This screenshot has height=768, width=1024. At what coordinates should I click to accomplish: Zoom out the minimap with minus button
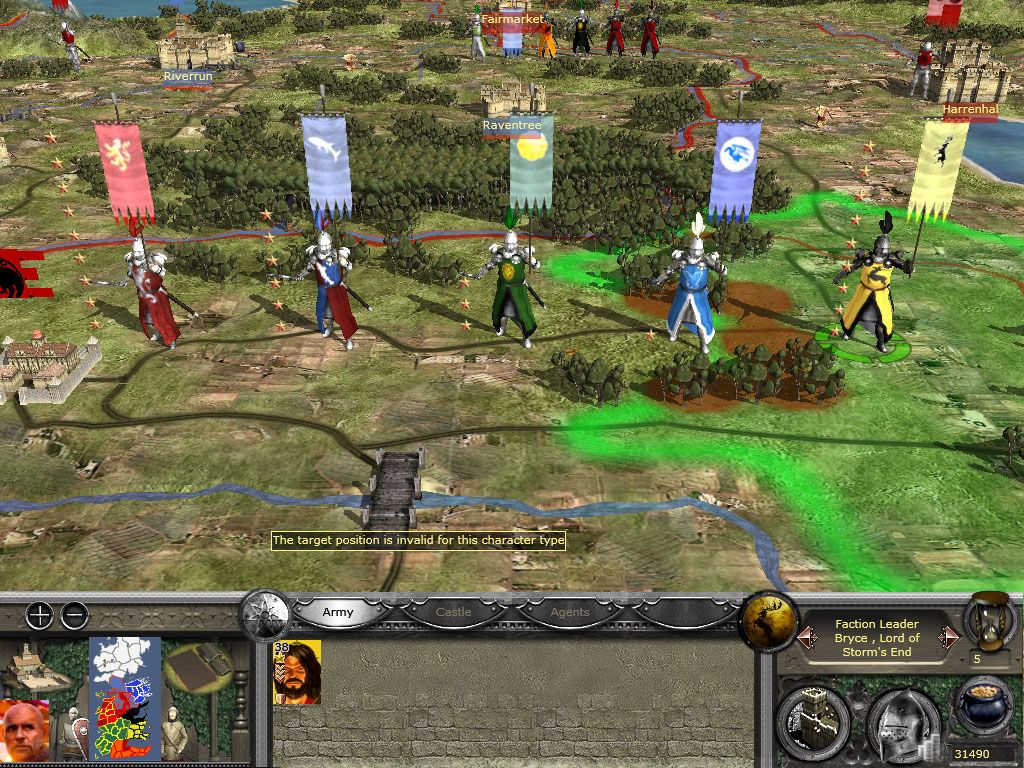[x=74, y=616]
